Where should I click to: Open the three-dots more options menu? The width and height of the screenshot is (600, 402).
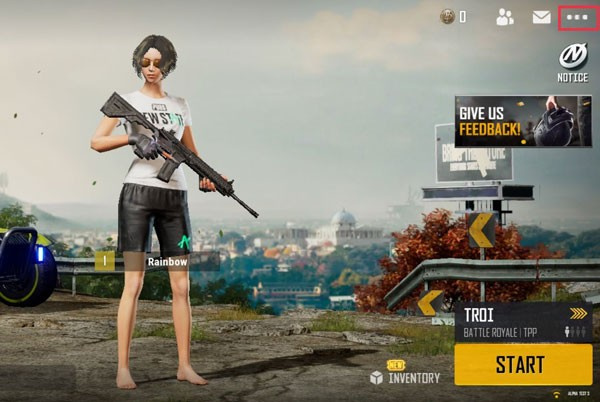click(x=577, y=17)
